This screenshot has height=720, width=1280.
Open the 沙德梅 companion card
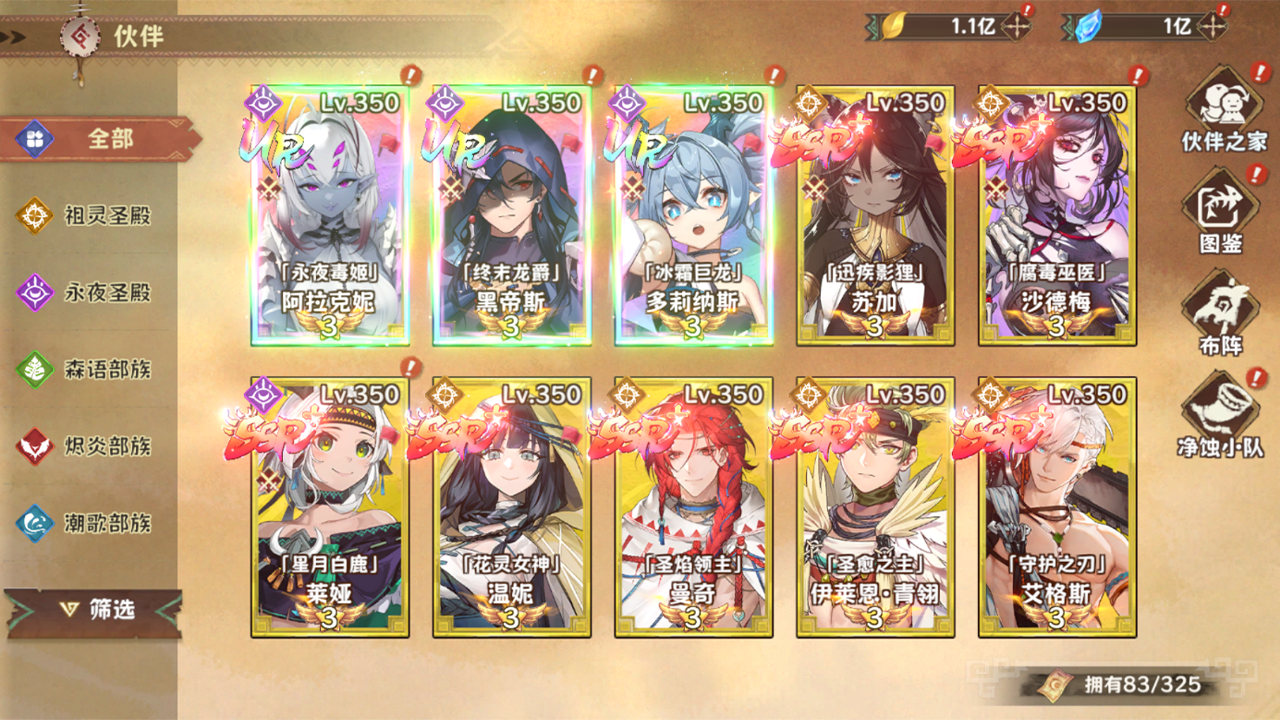1057,215
